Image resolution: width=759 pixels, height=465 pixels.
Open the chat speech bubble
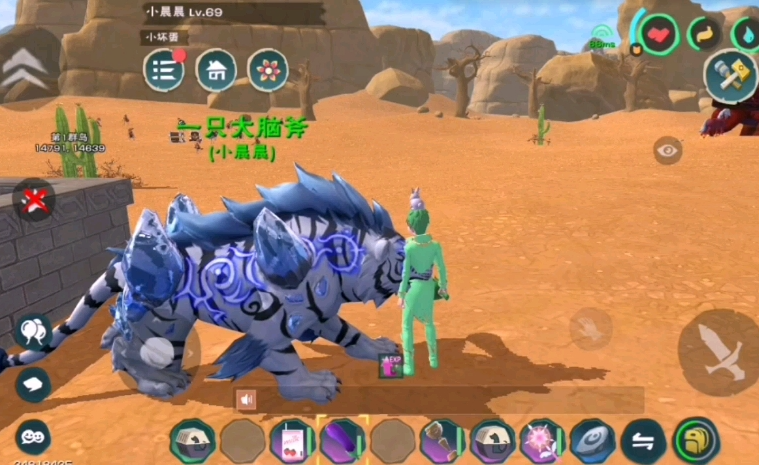pos(32,383)
